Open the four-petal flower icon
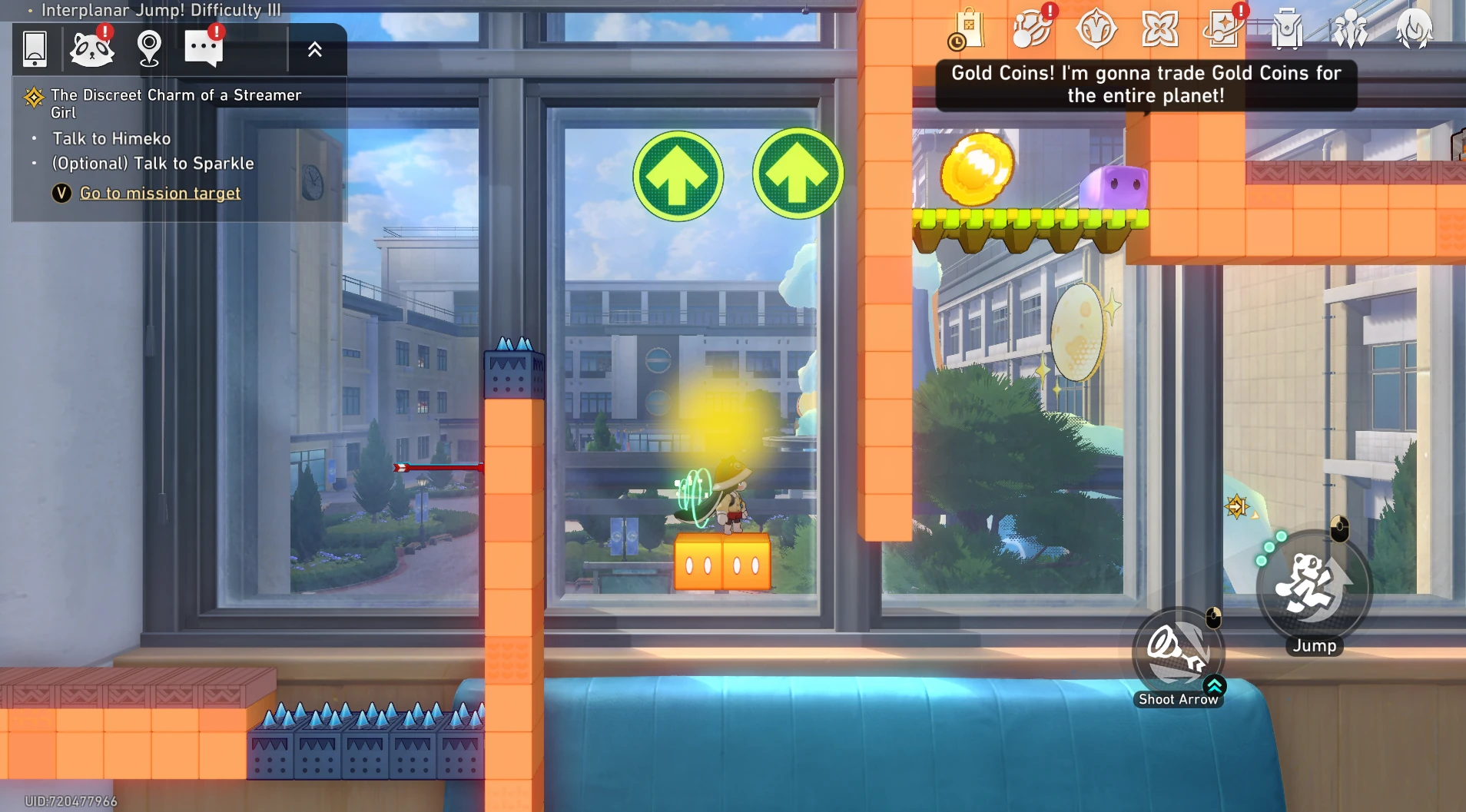Image resolution: width=1466 pixels, height=812 pixels. point(1159,30)
